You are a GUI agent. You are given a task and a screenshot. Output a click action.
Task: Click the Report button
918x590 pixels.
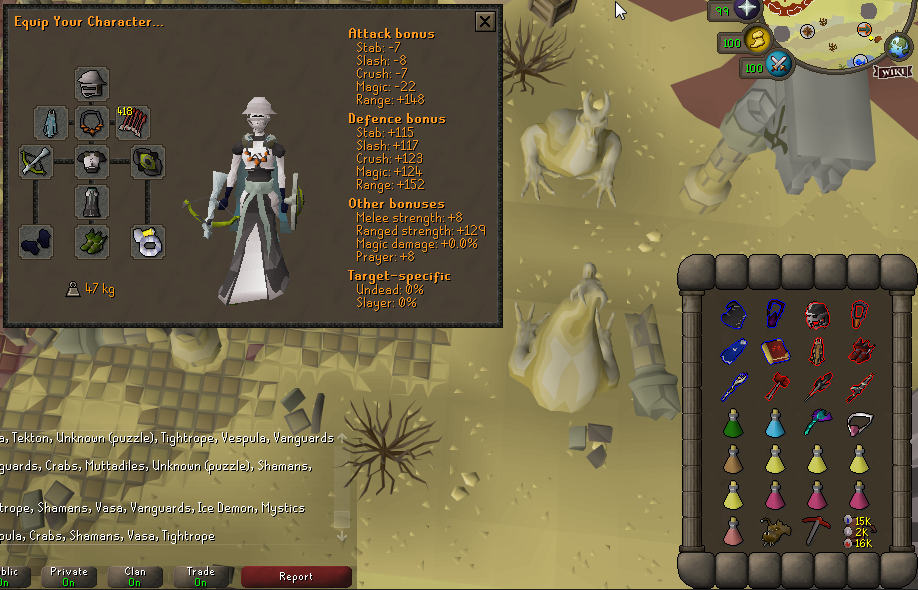click(296, 576)
